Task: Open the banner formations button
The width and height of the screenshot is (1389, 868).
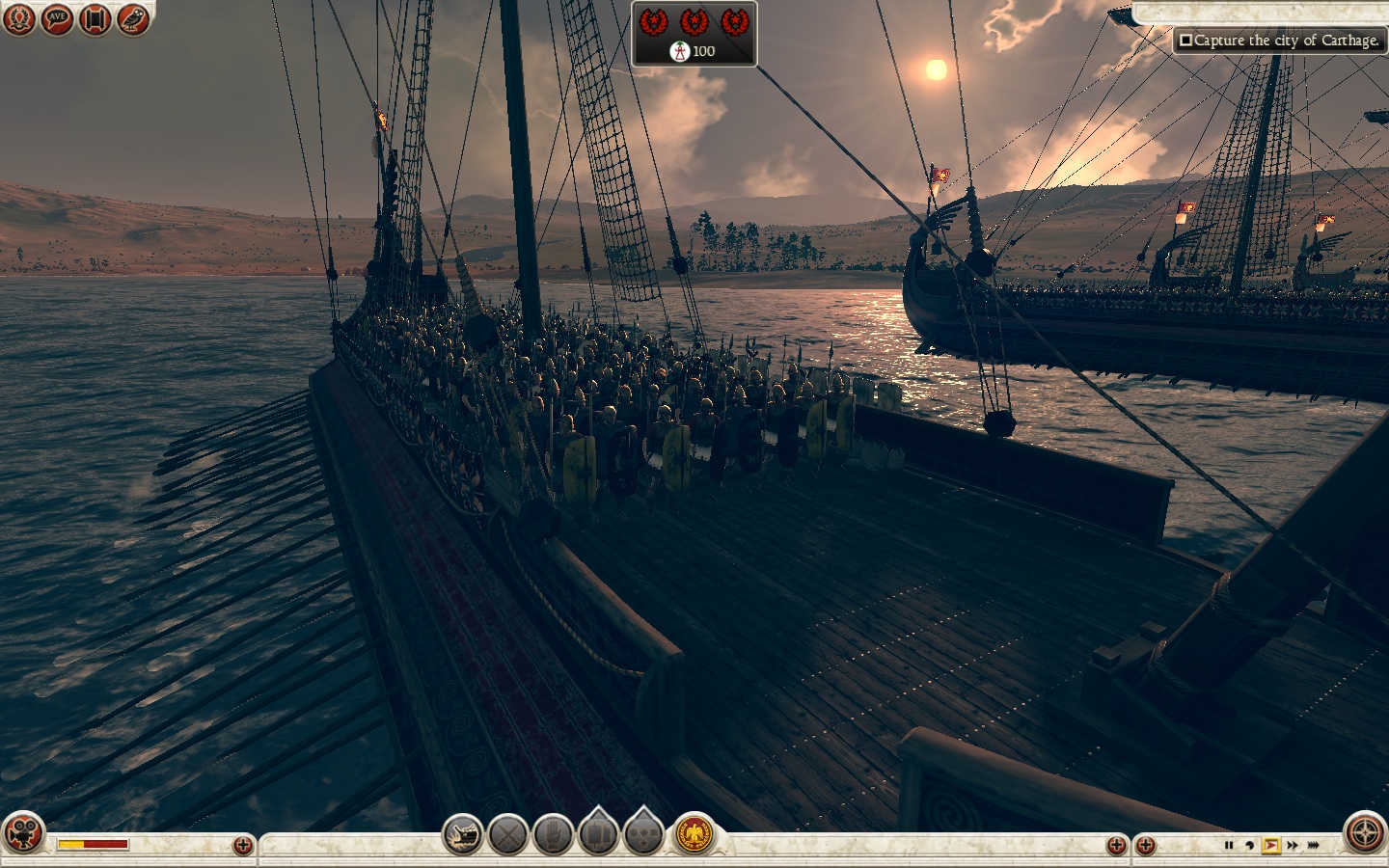Action: 598,834
